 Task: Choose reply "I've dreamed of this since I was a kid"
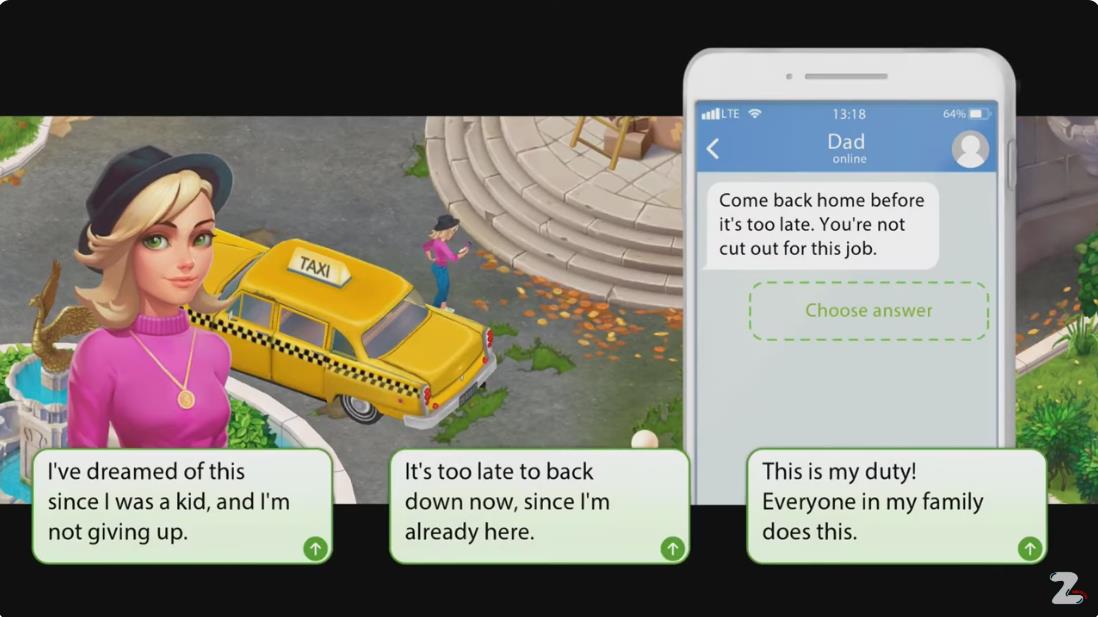[182, 504]
